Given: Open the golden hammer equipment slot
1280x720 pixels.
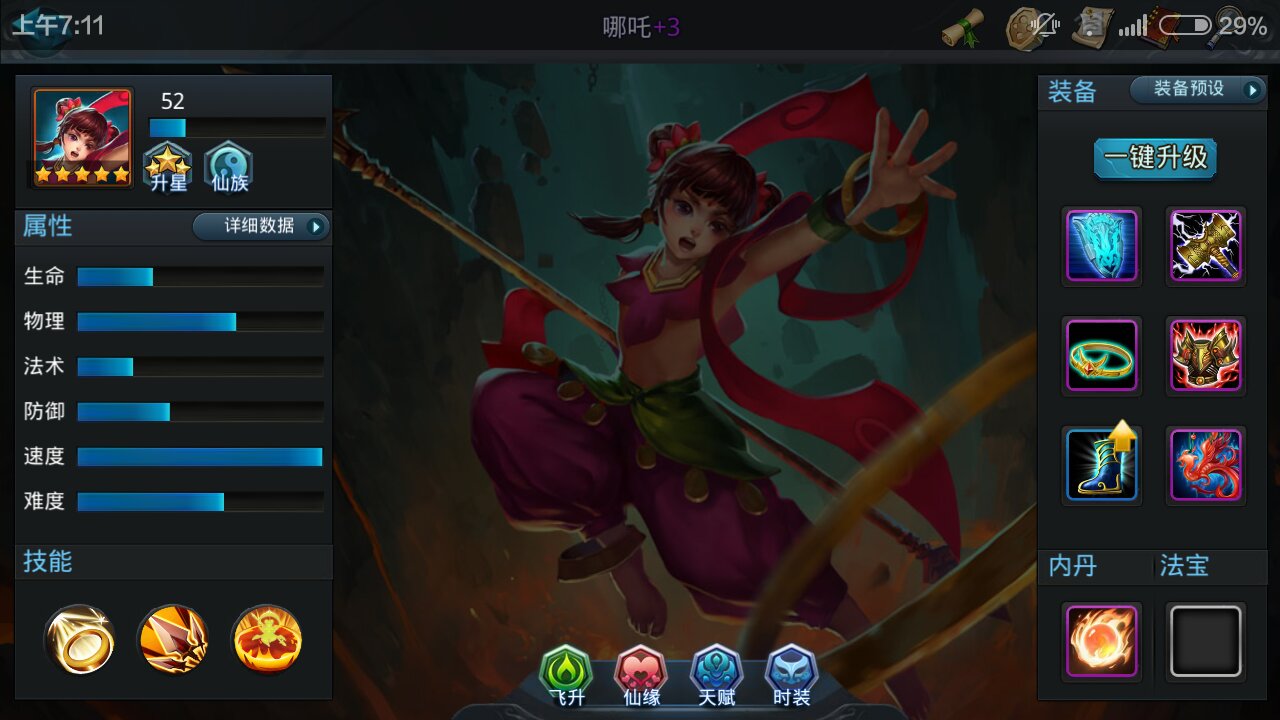Looking at the screenshot, I should point(1205,247).
